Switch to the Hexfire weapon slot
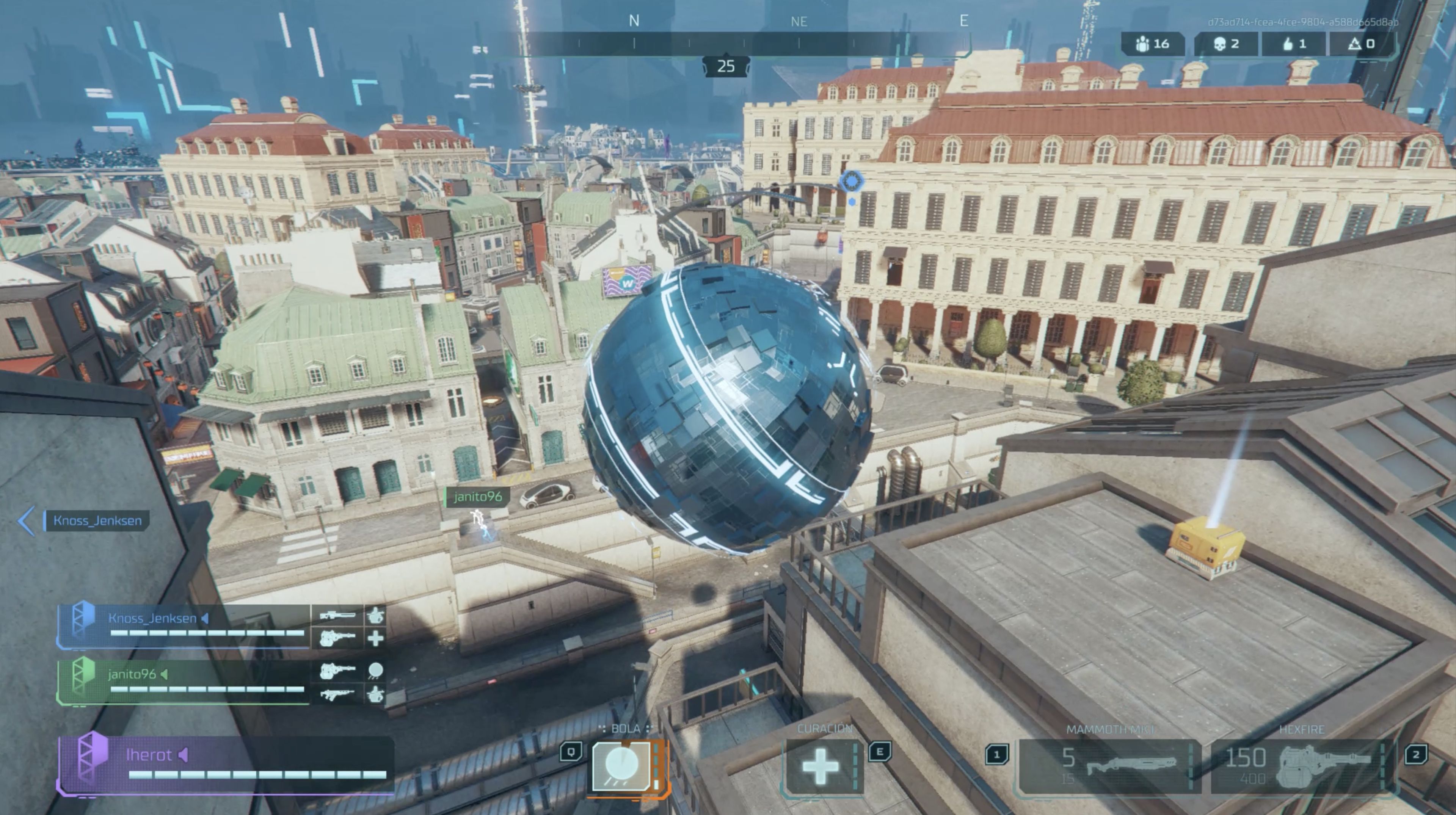This screenshot has width=1456, height=815. point(1301,766)
